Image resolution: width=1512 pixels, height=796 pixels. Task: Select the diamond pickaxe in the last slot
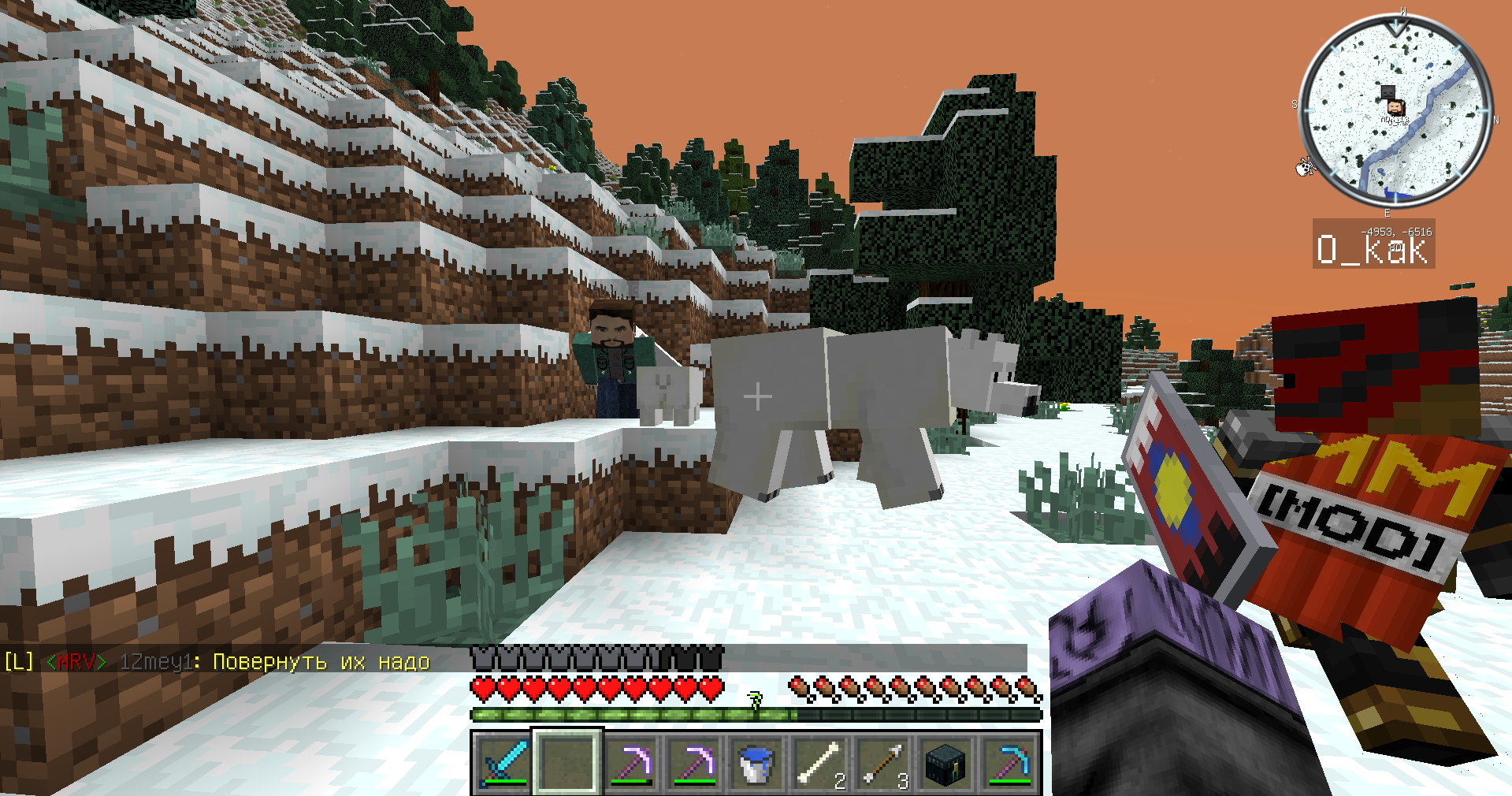click(x=1009, y=763)
